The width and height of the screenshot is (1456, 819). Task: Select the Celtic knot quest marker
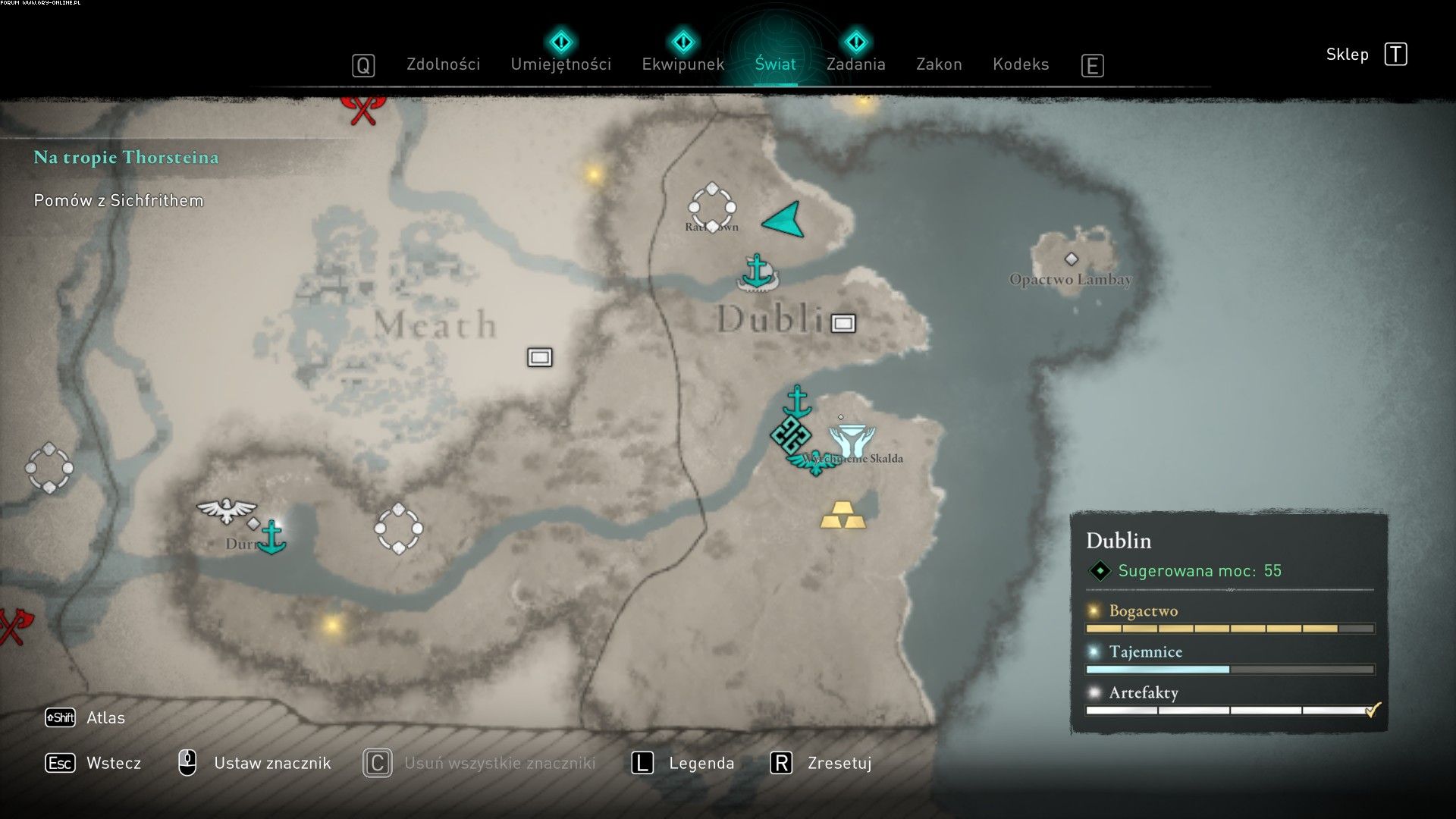coord(790,435)
